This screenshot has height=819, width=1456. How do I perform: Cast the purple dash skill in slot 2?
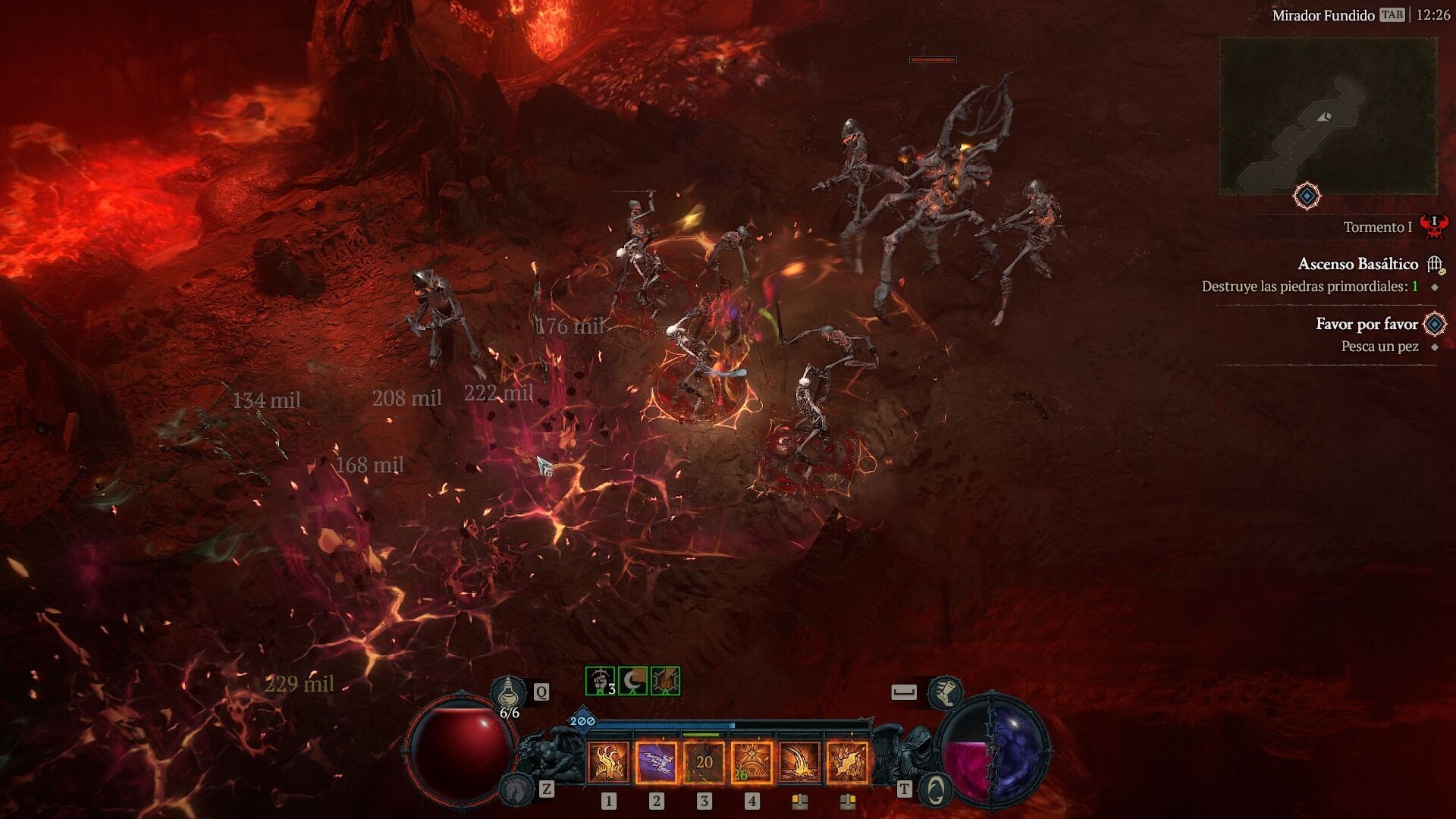656,762
